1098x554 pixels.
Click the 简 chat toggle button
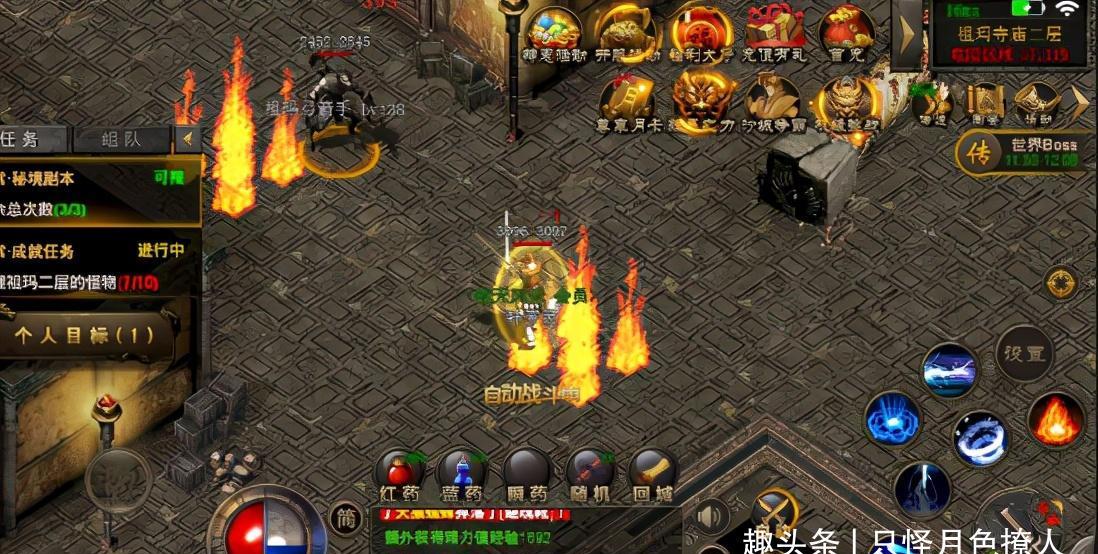(346, 517)
